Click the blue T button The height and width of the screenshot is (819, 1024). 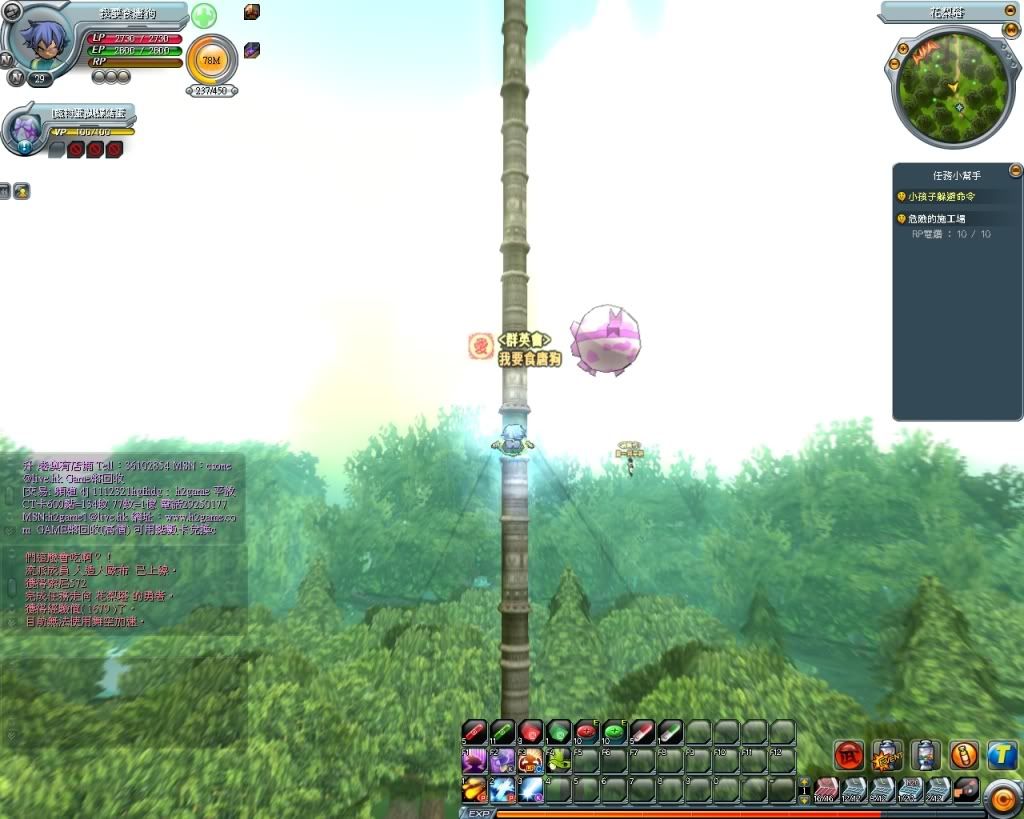click(x=1002, y=755)
